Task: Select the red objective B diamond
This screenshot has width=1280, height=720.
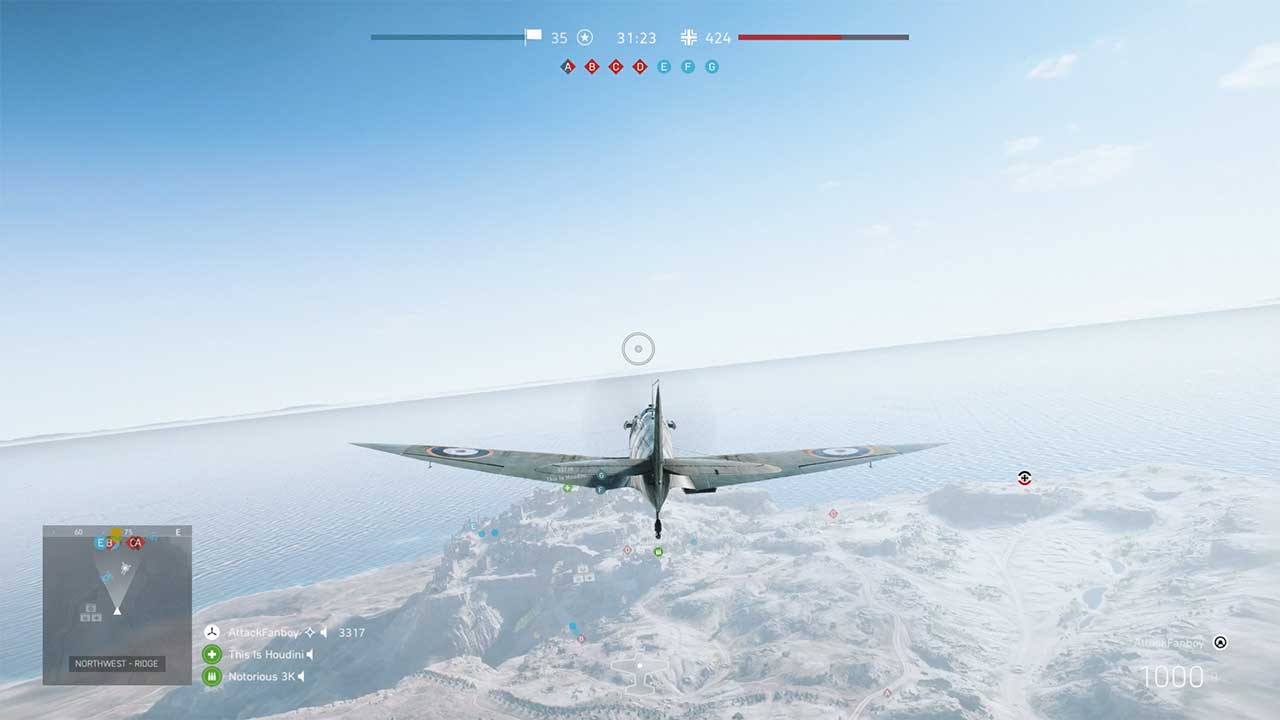Action: 591,66
